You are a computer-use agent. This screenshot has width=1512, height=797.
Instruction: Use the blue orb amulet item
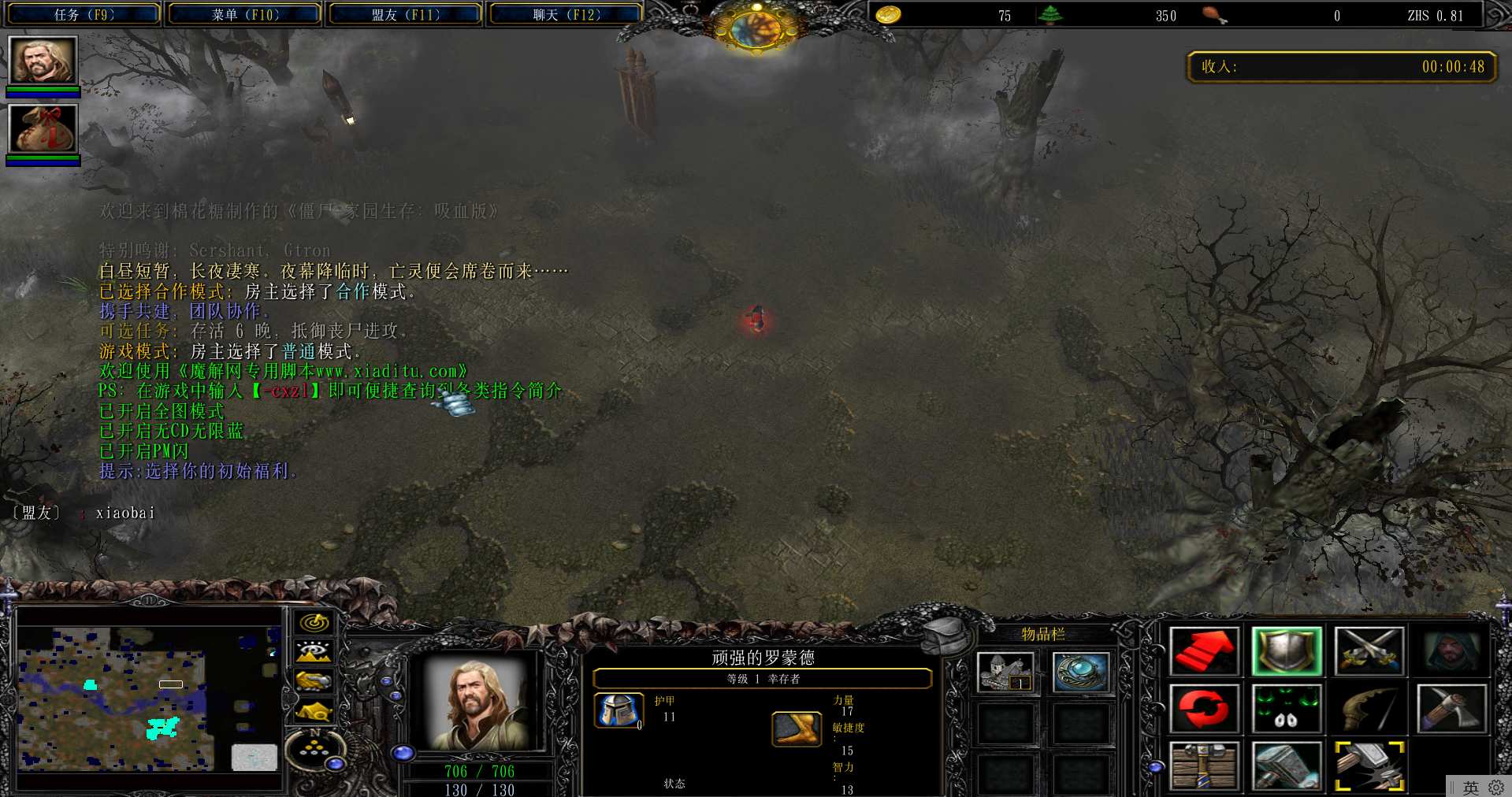(x=1081, y=673)
